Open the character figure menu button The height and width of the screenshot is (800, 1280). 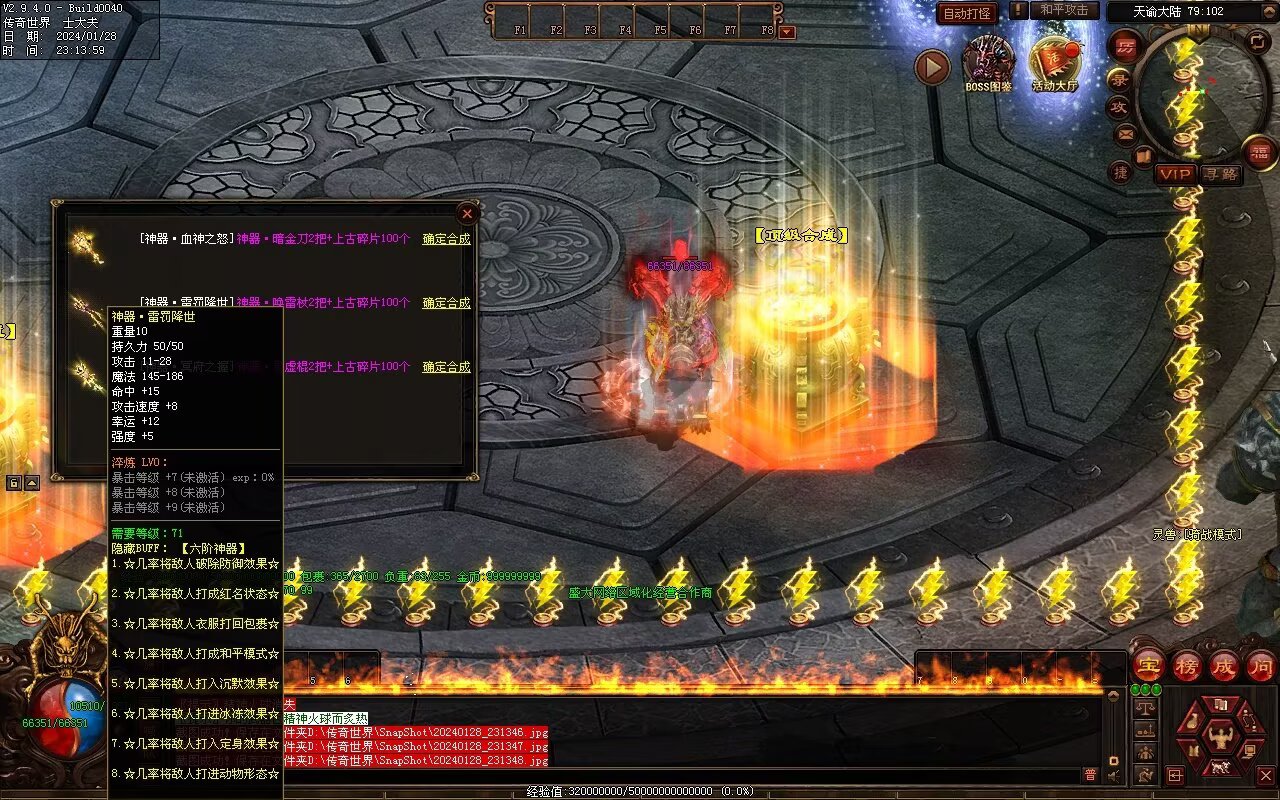point(1219,740)
